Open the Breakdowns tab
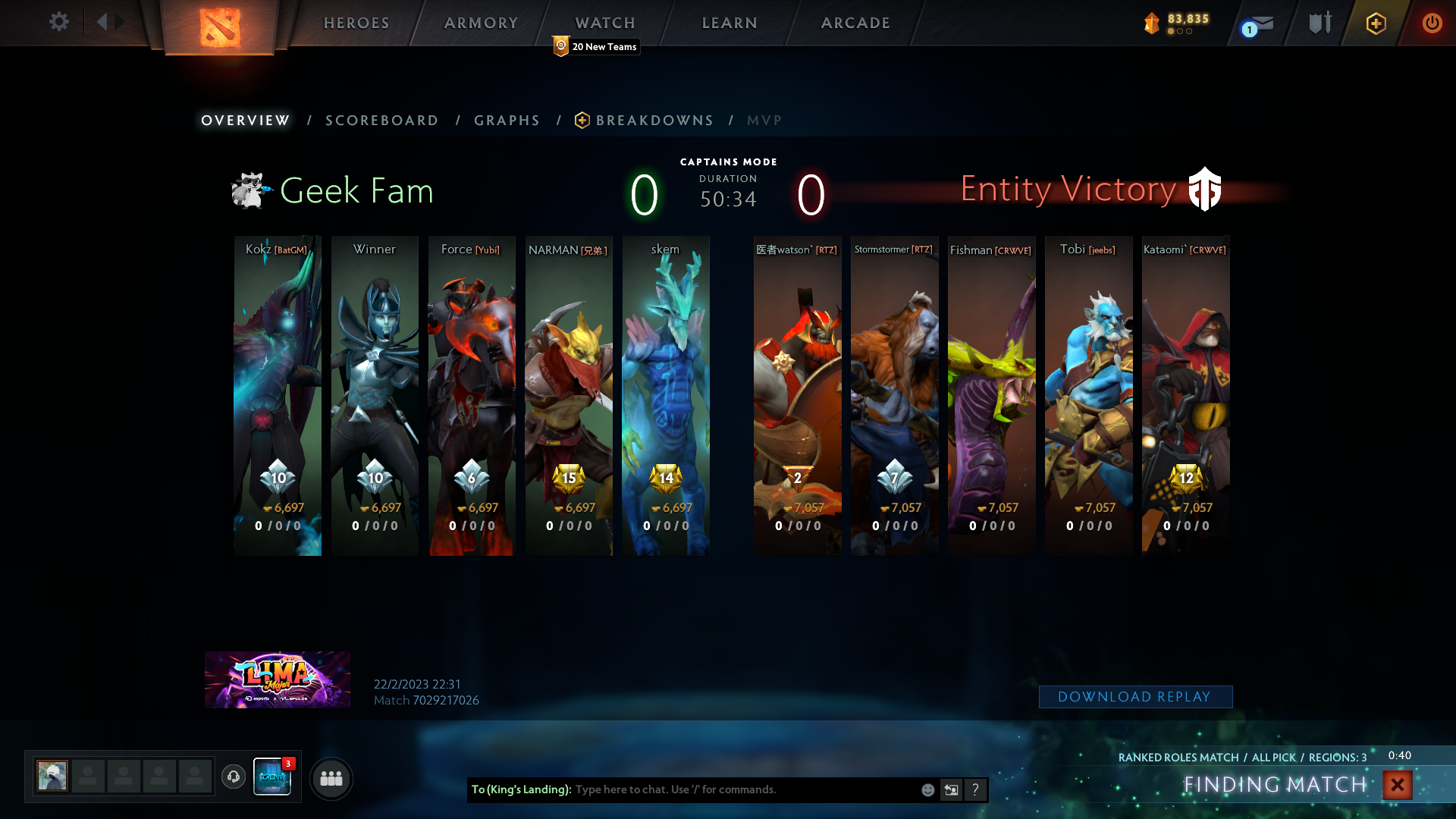This screenshot has width=1456, height=819. click(x=654, y=120)
